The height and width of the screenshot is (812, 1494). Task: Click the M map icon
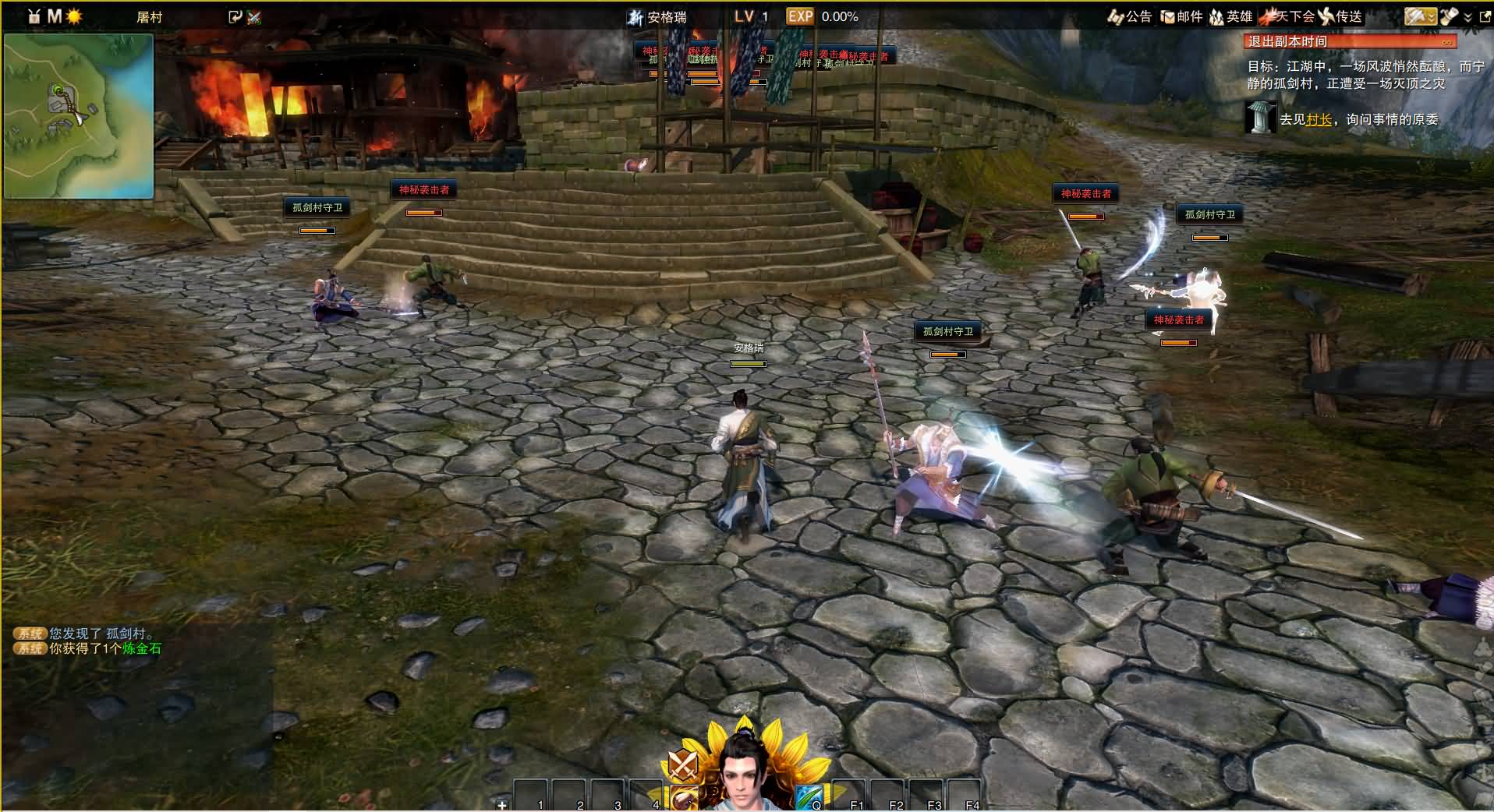[x=55, y=16]
